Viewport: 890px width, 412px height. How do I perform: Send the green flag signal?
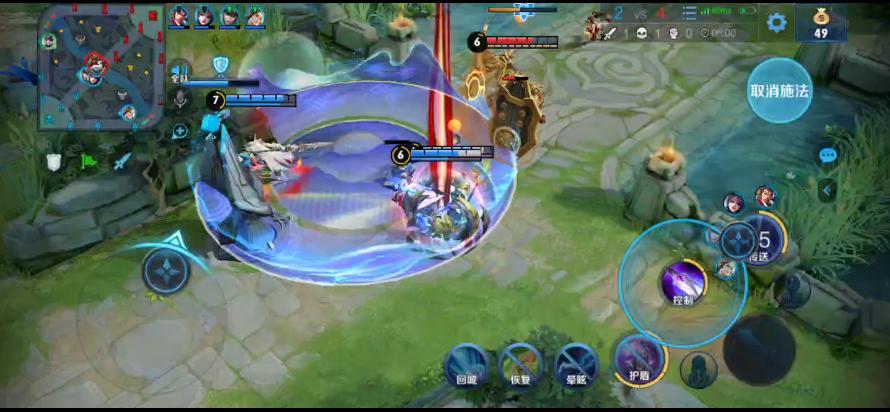pyautogui.click(x=88, y=160)
